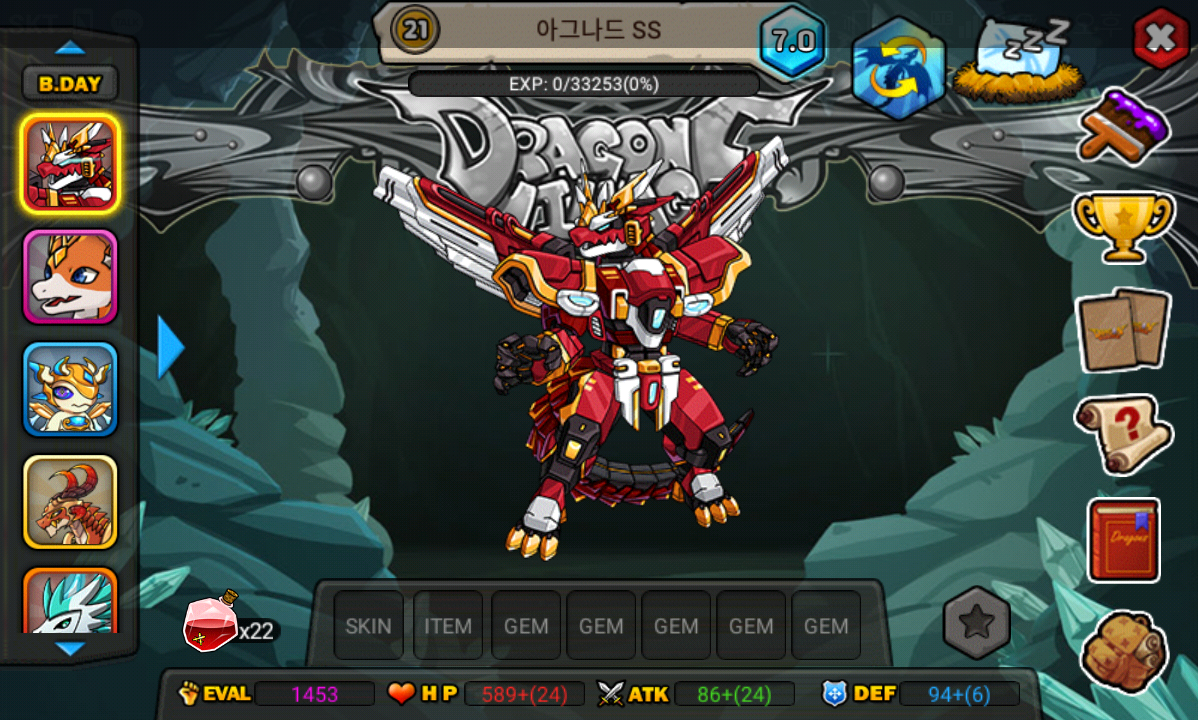The image size is (1198, 720).
Task: Close the dragon screen with the red X
Action: [x=1160, y=39]
